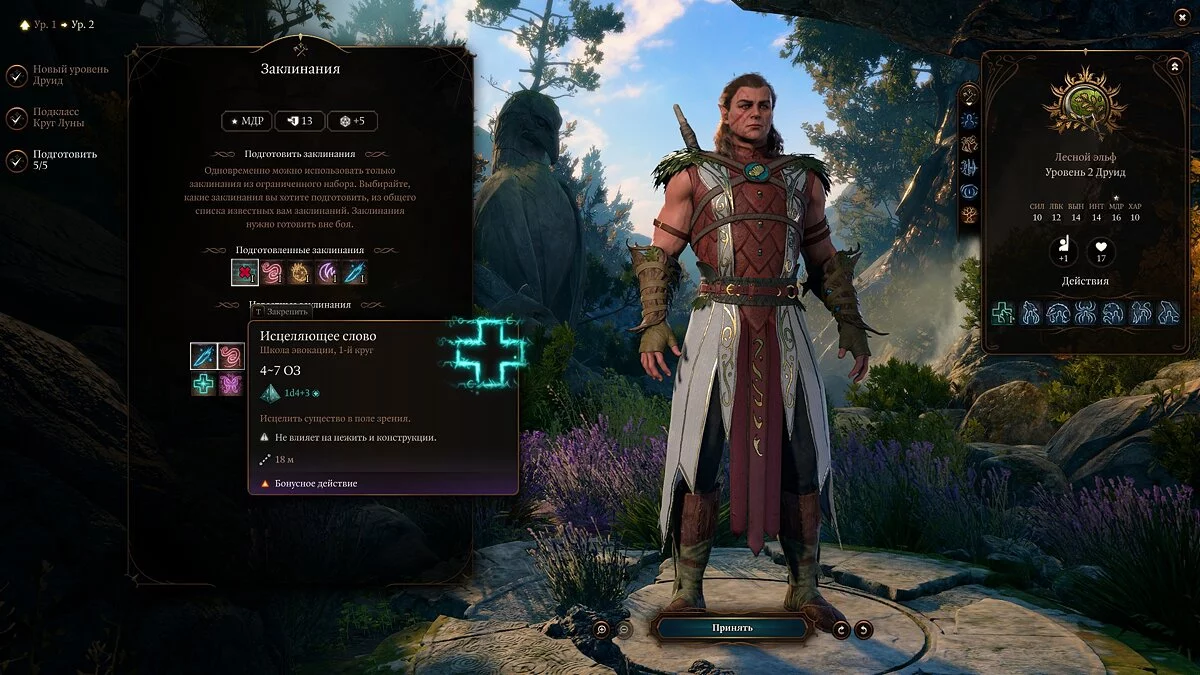
Task: Select the spider wild shape action
Action: click(x=1086, y=313)
